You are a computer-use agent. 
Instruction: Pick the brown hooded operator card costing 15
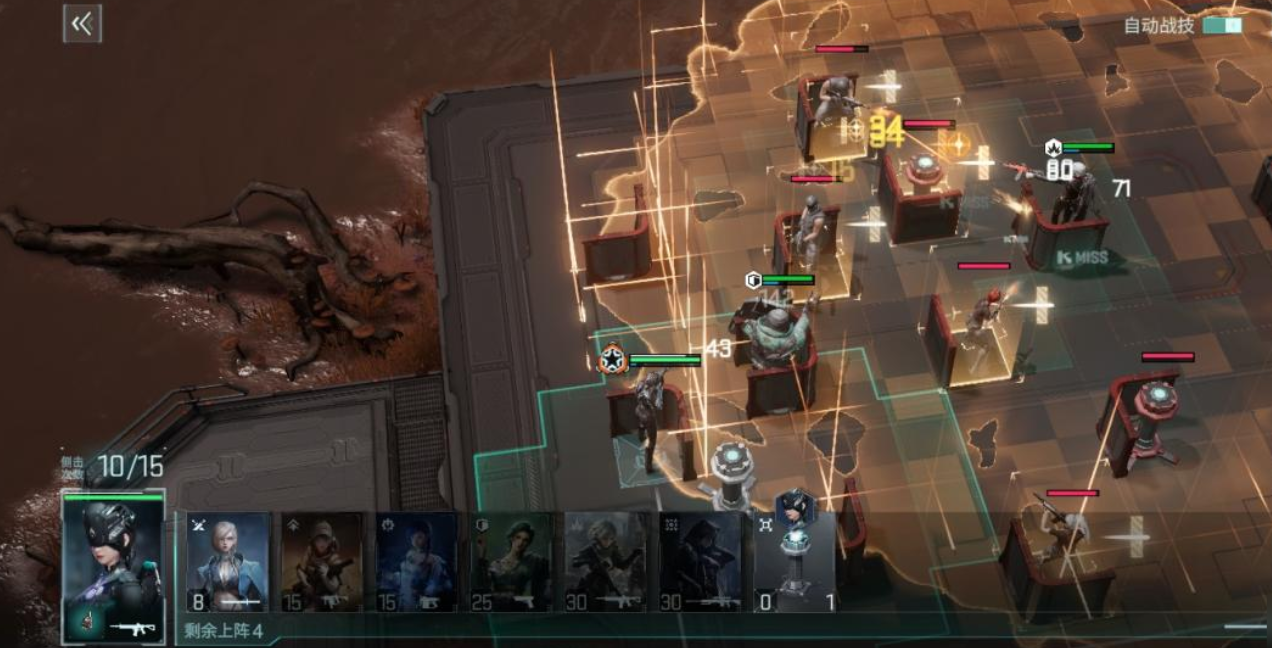[322, 561]
